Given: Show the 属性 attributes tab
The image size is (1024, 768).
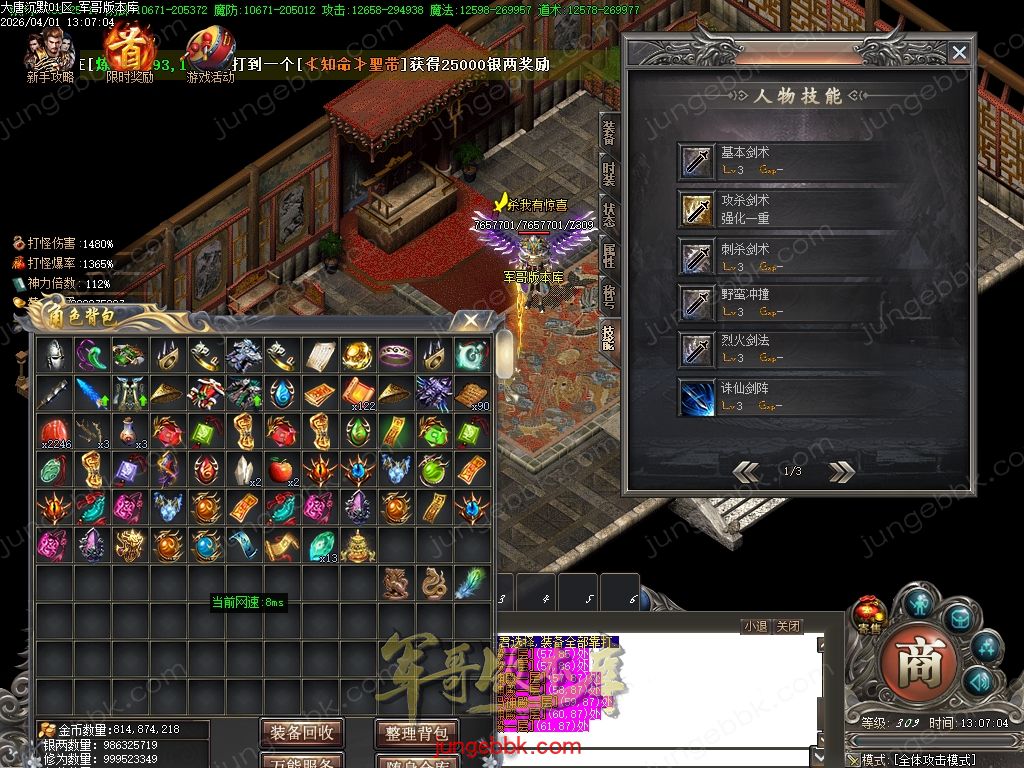Looking at the screenshot, I should (x=608, y=254).
